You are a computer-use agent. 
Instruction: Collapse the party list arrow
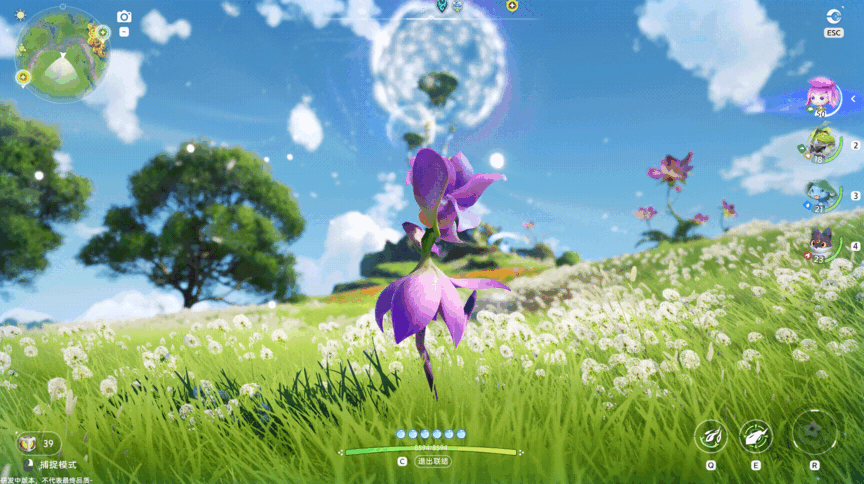[853, 98]
